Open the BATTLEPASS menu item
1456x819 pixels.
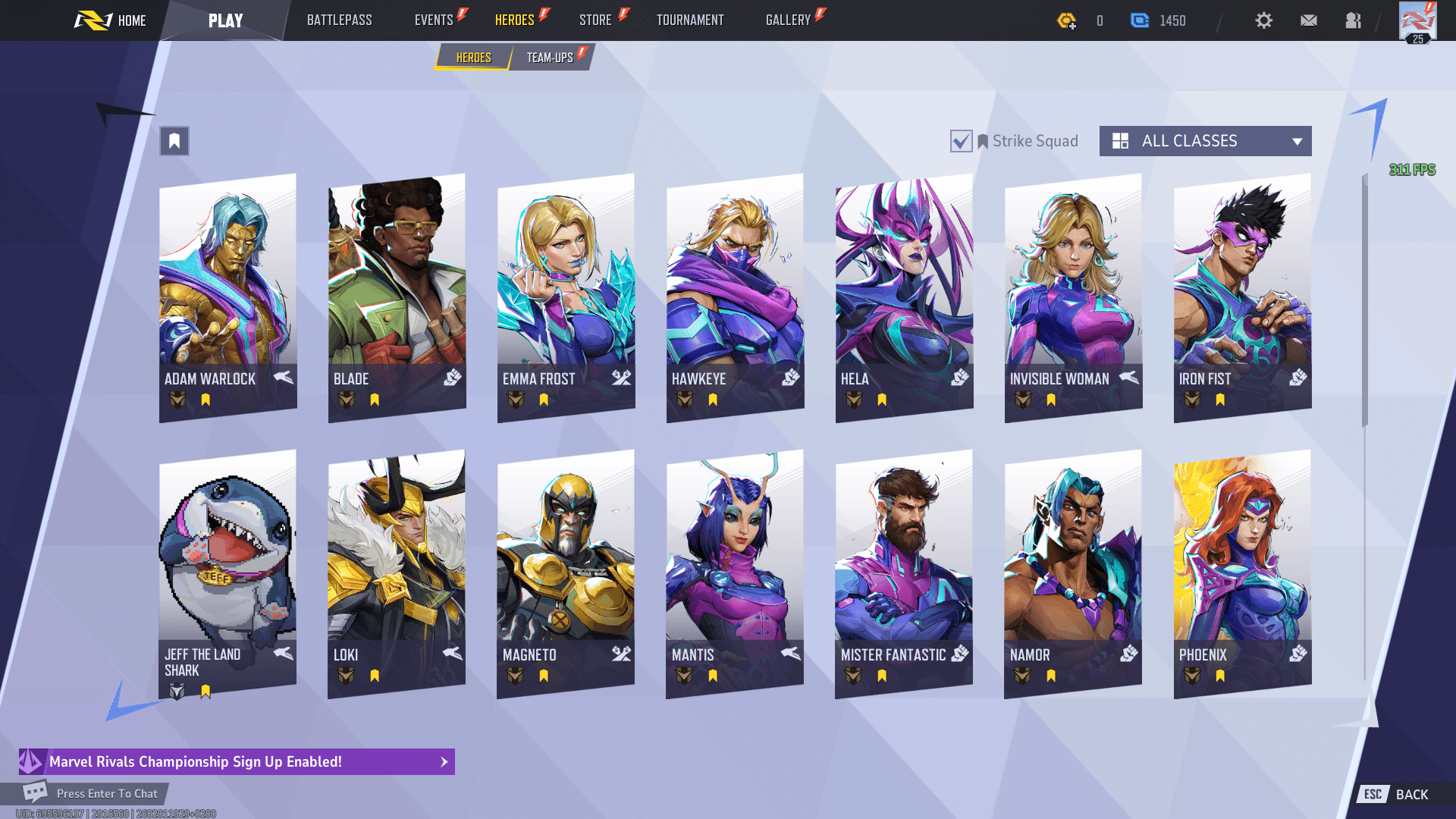click(340, 20)
